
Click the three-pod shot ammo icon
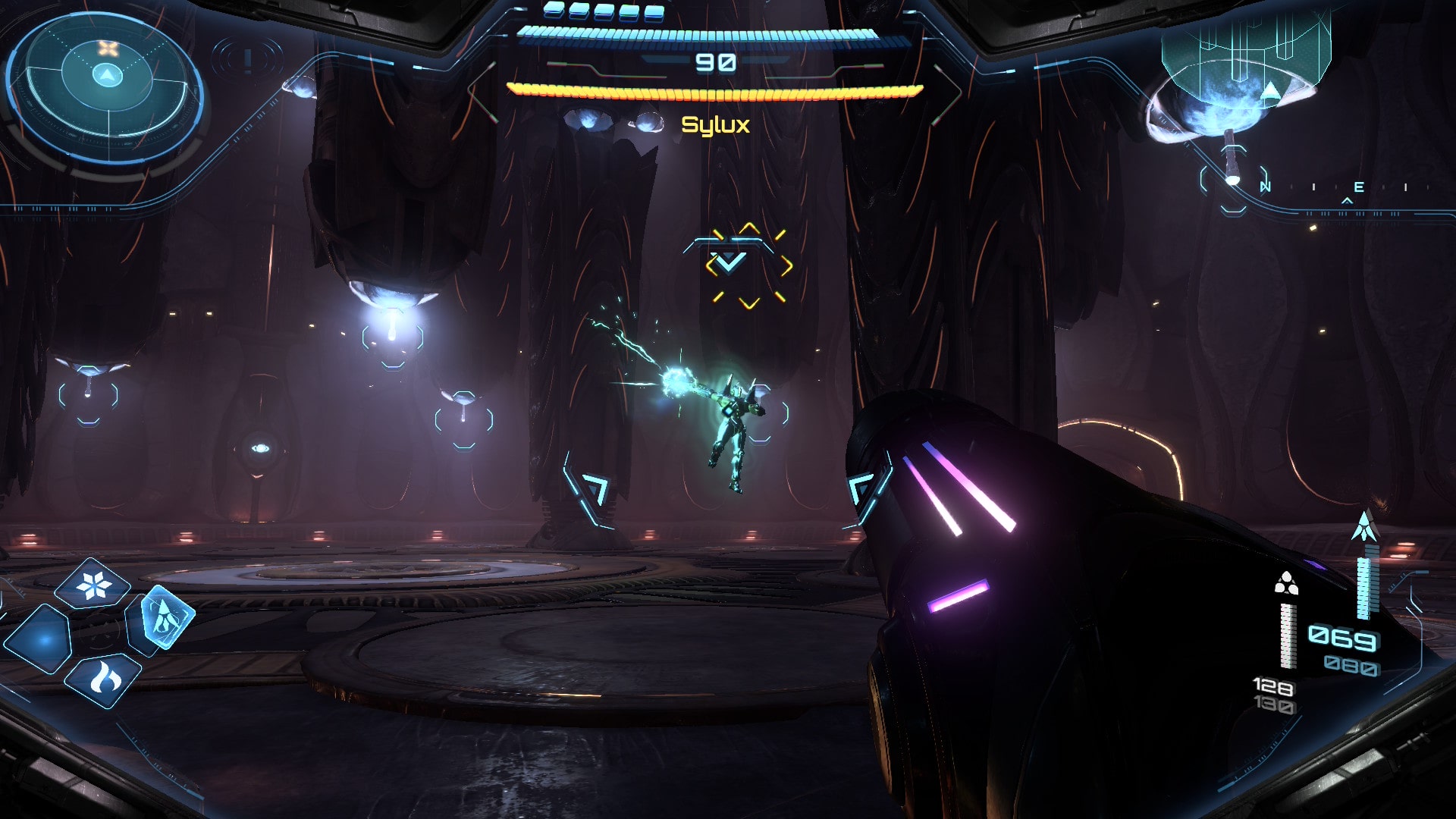[x=1286, y=583]
